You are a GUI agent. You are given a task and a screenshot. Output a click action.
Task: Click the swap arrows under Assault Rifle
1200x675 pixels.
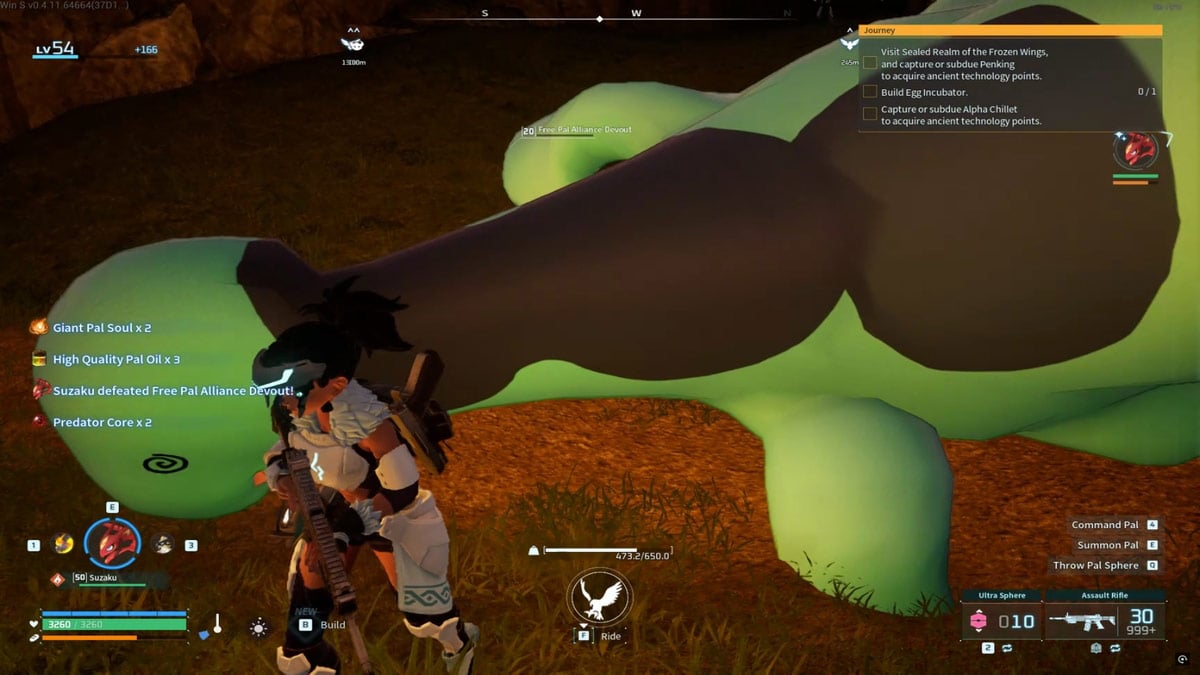point(1115,648)
